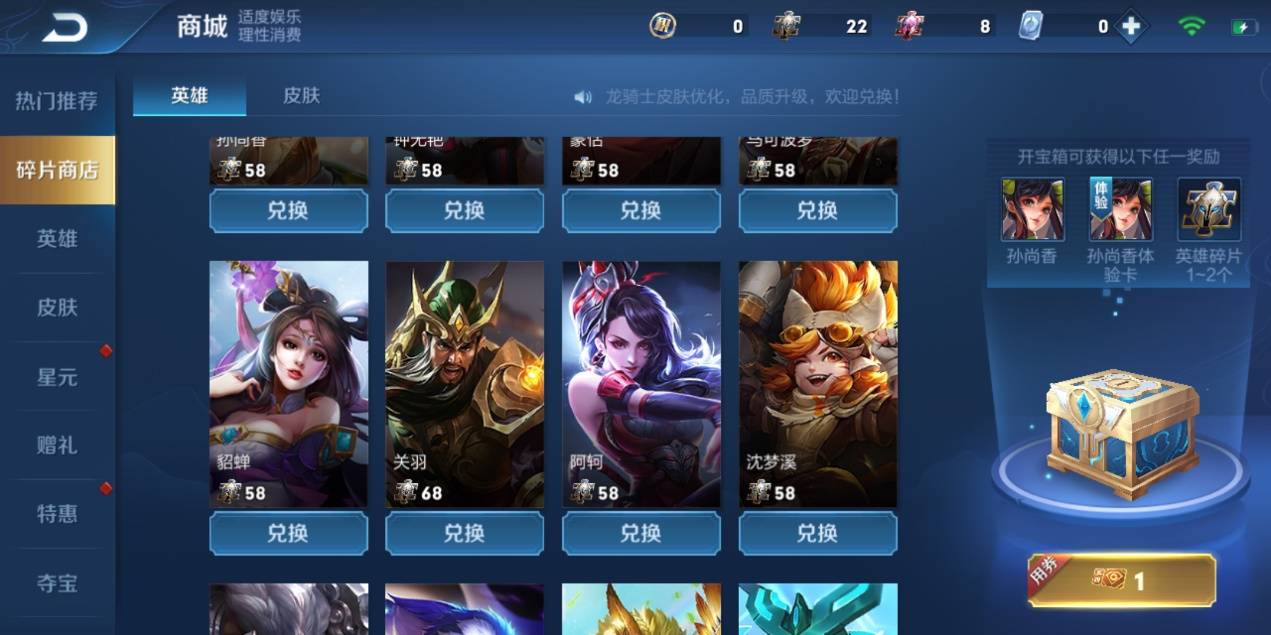Use one ticket with the 用券 button
This screenshot has width=1271, height=635.
tap(1122, 580)
